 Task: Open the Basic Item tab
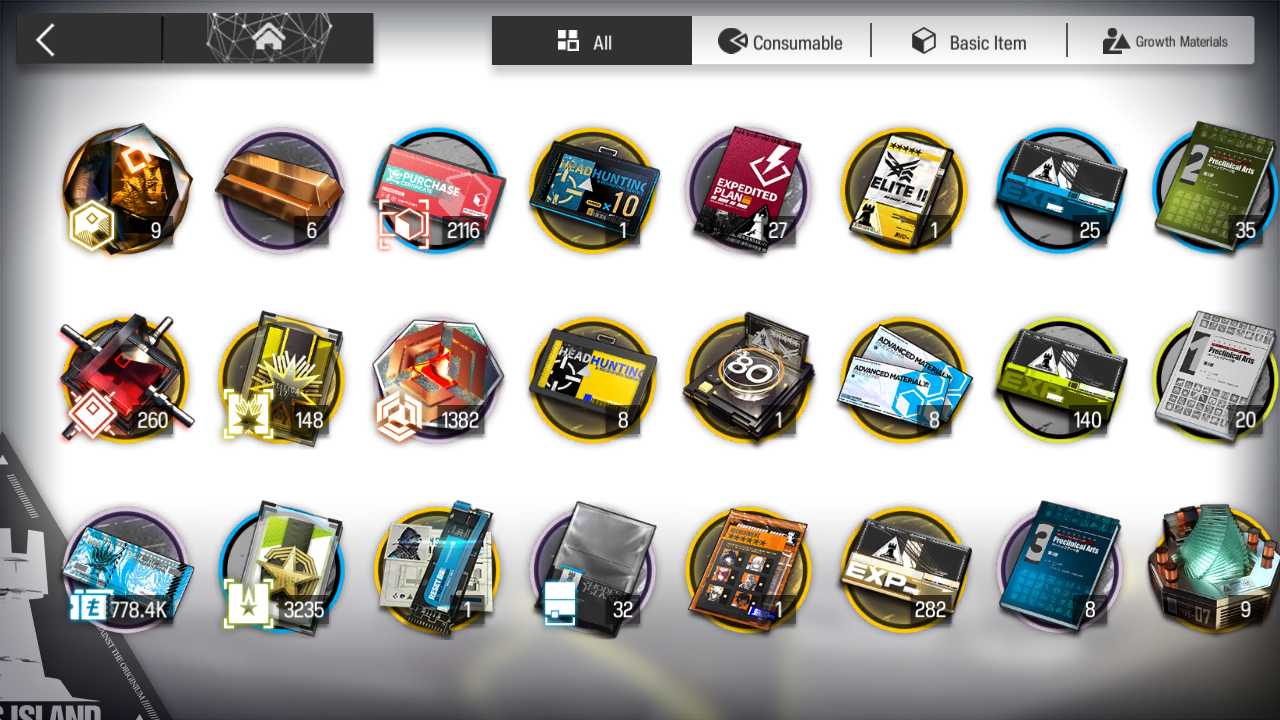click(x=968, y=42)
